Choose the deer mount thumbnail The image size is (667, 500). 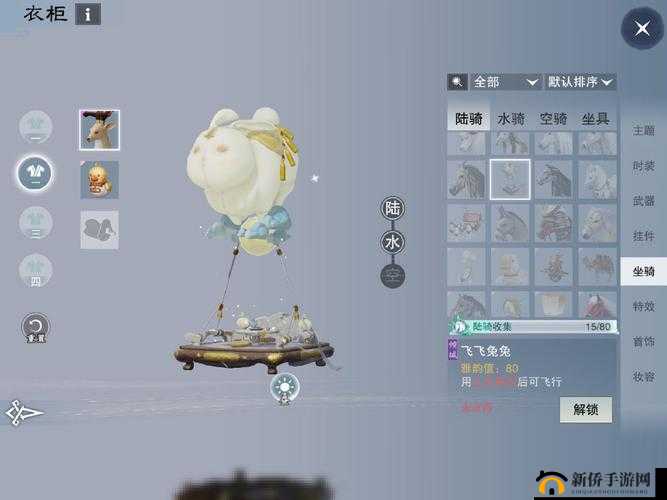pyautogui.click(x=99, y=130)
